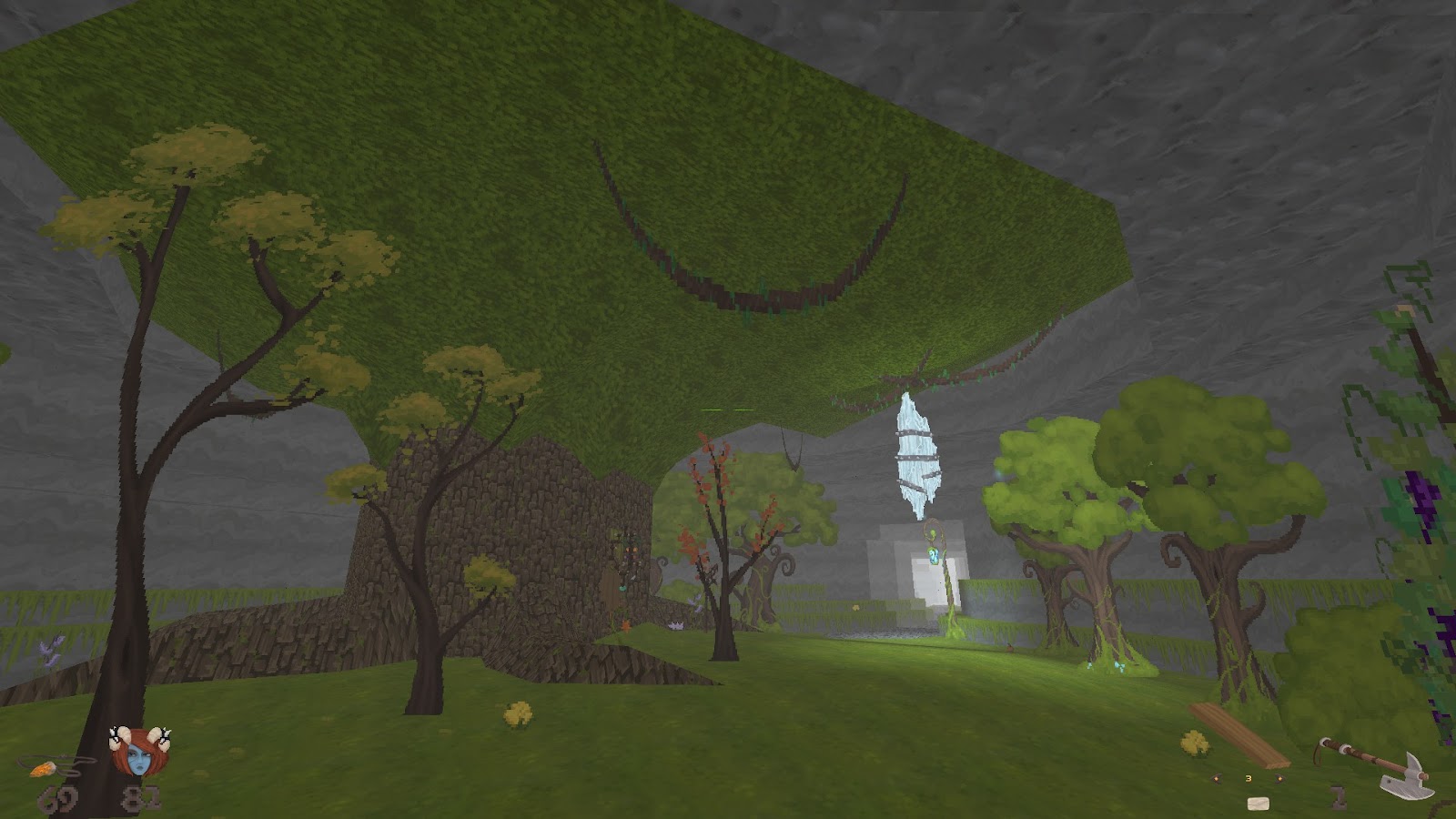Click the horned character portrait
The width and height of the screenshot is (1456, 819).
pyautogui.click(x=138, y=752)
